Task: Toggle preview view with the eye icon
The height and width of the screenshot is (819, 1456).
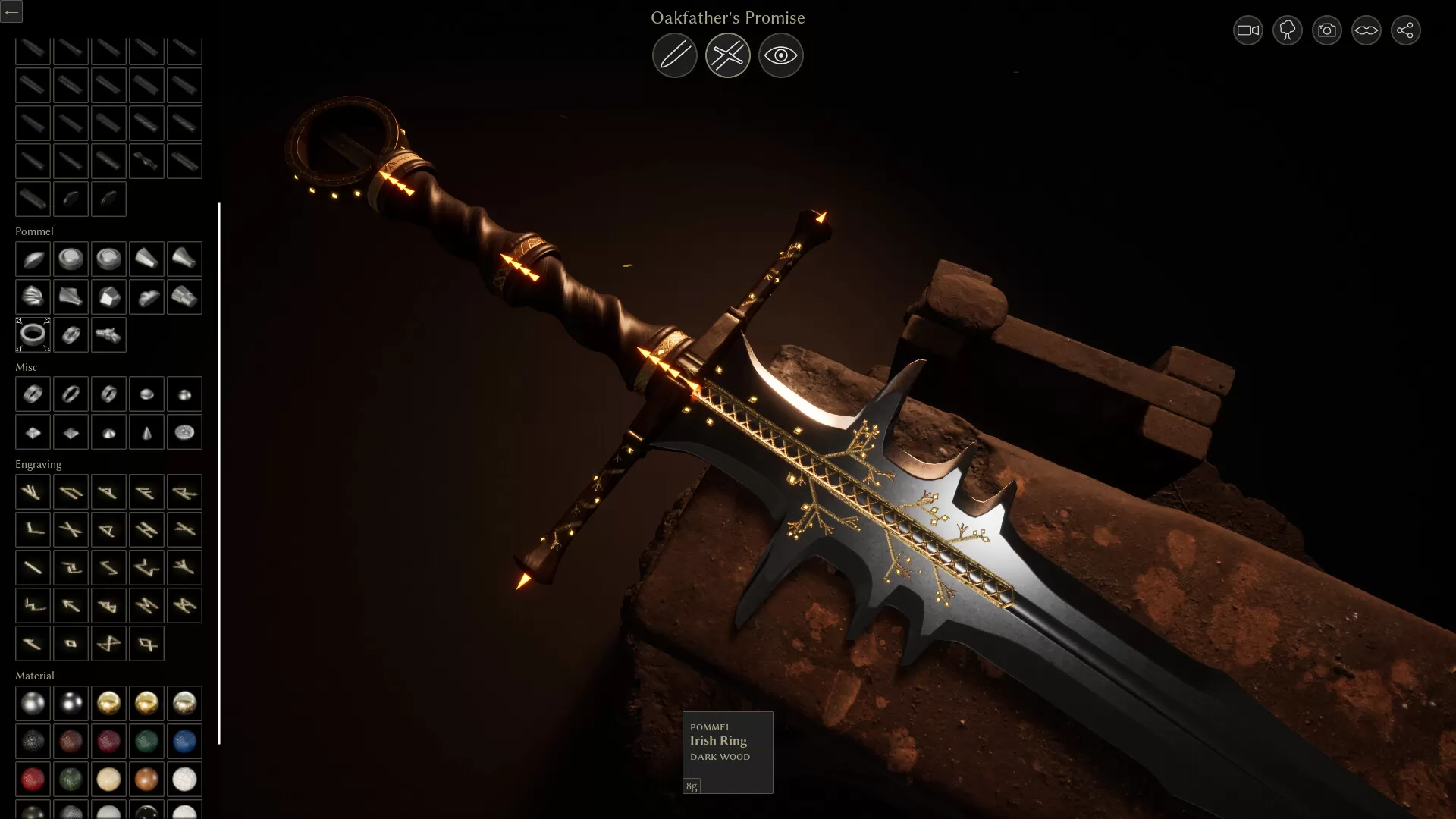Action: click(x=780, y=55)
